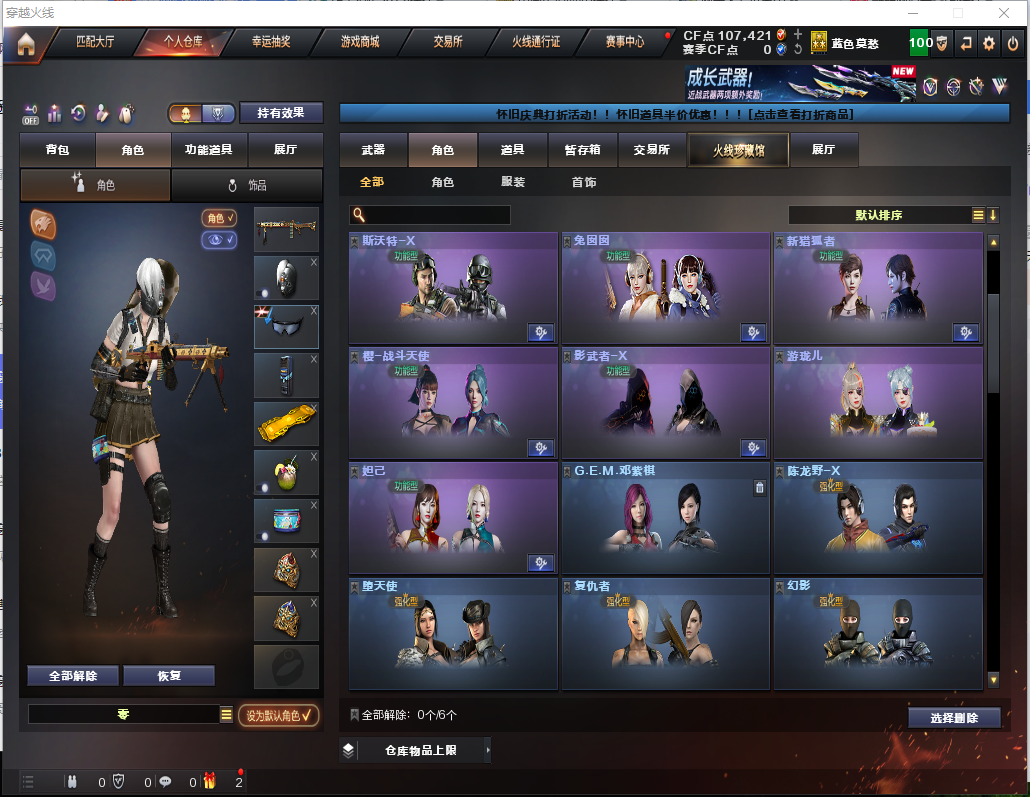1030x797 pixels.
Task: Select the 斯沃特-X character card
Action: 453,289
